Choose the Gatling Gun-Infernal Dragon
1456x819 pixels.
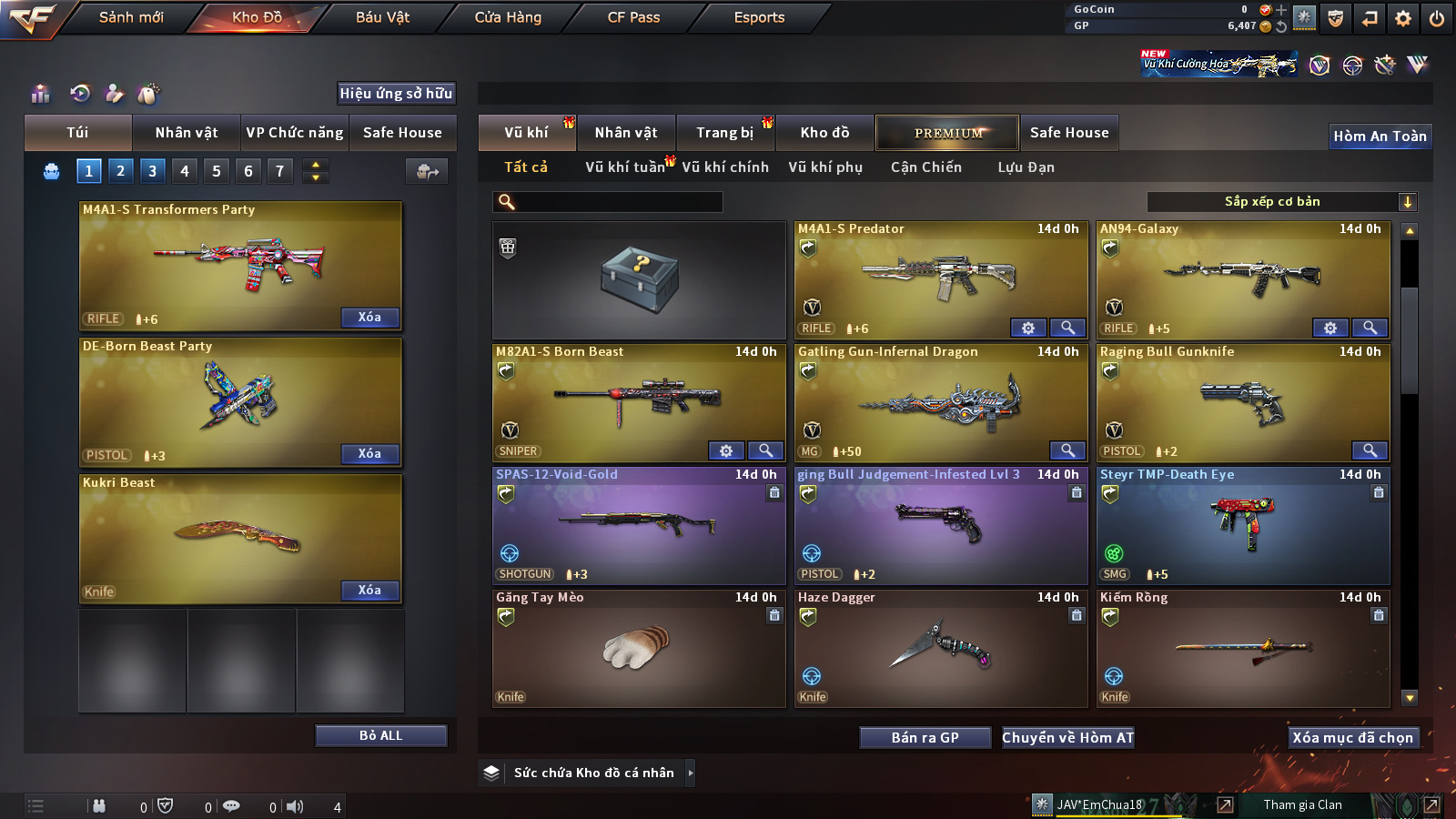[x=941, y=402]
